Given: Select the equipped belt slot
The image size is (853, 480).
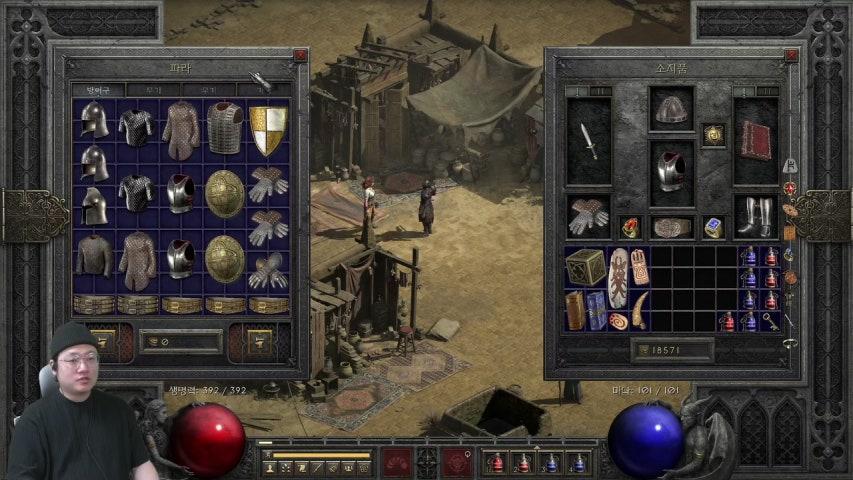Looking at the screenshot, I should (x=671, y=227).
